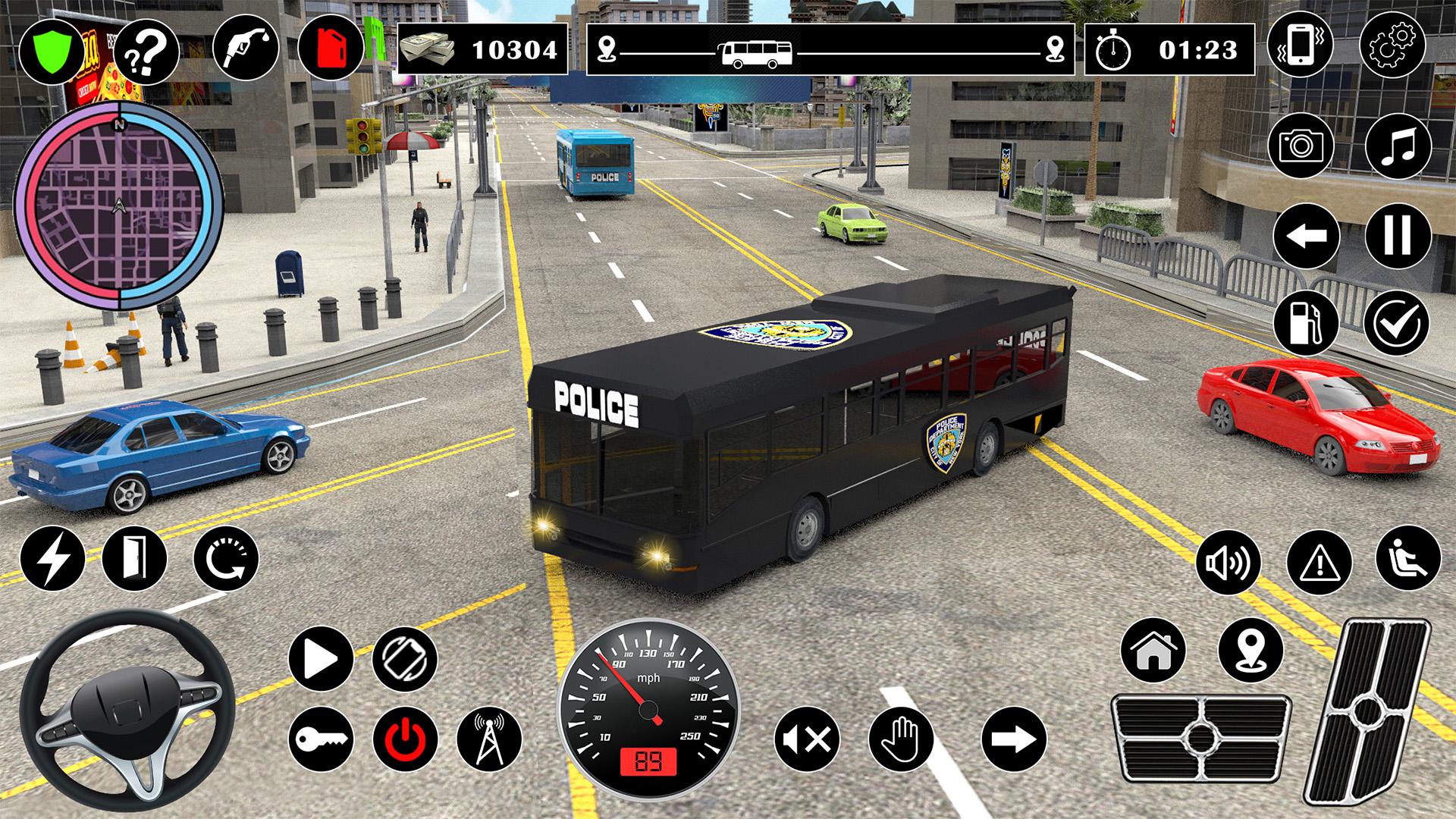1456x819 pixels.
Task: Sound the horn speaker button
Action: point(1228,563)
